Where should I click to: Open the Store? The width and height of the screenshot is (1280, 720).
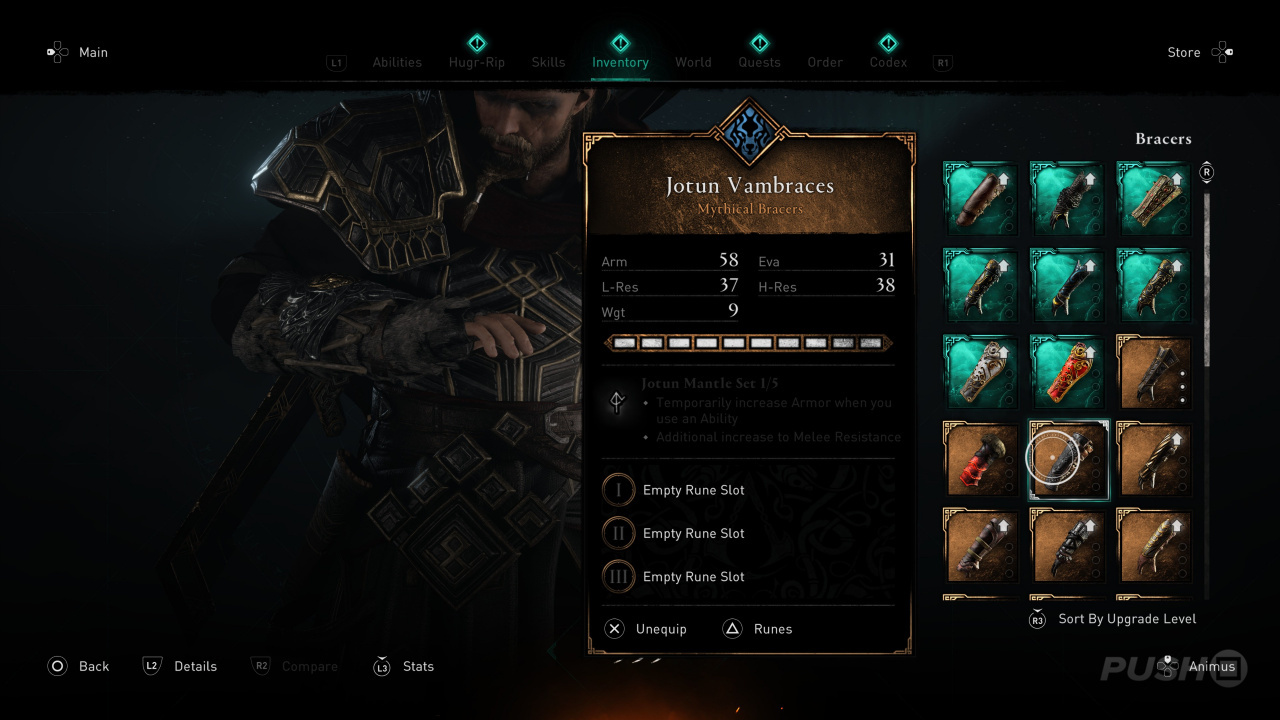tap(1184, 52)
